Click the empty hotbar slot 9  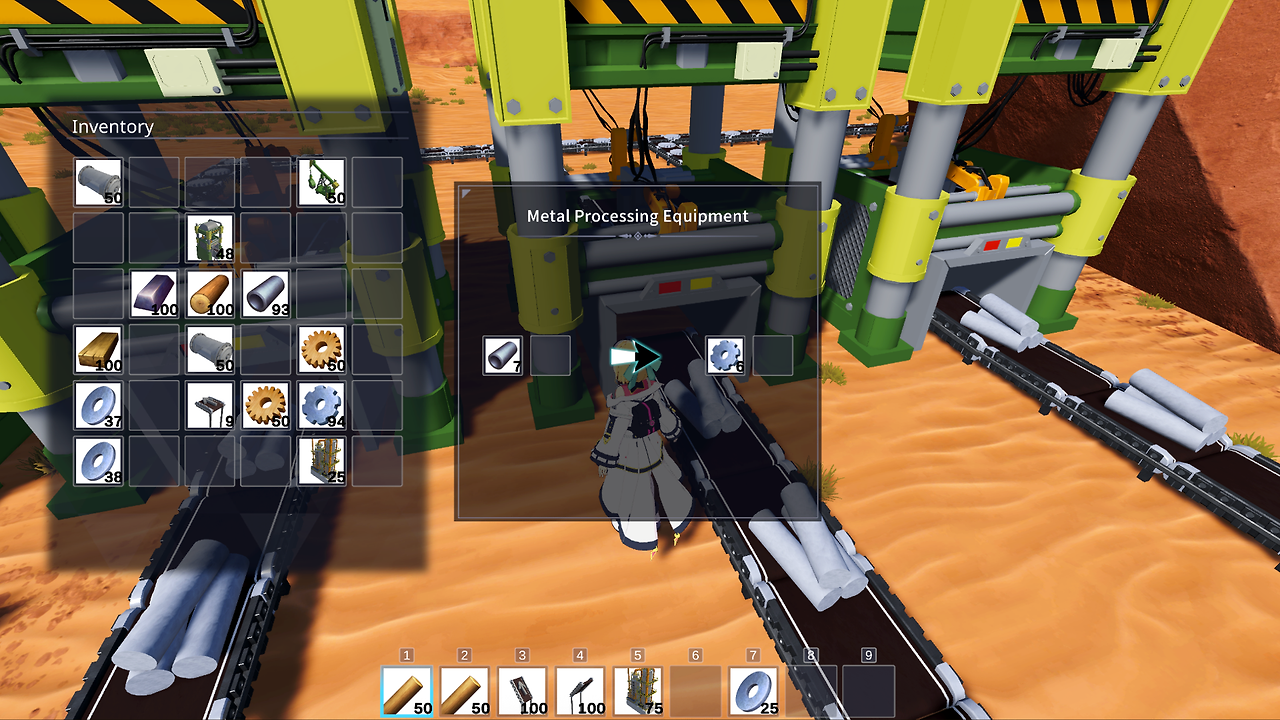pos(868,690)
